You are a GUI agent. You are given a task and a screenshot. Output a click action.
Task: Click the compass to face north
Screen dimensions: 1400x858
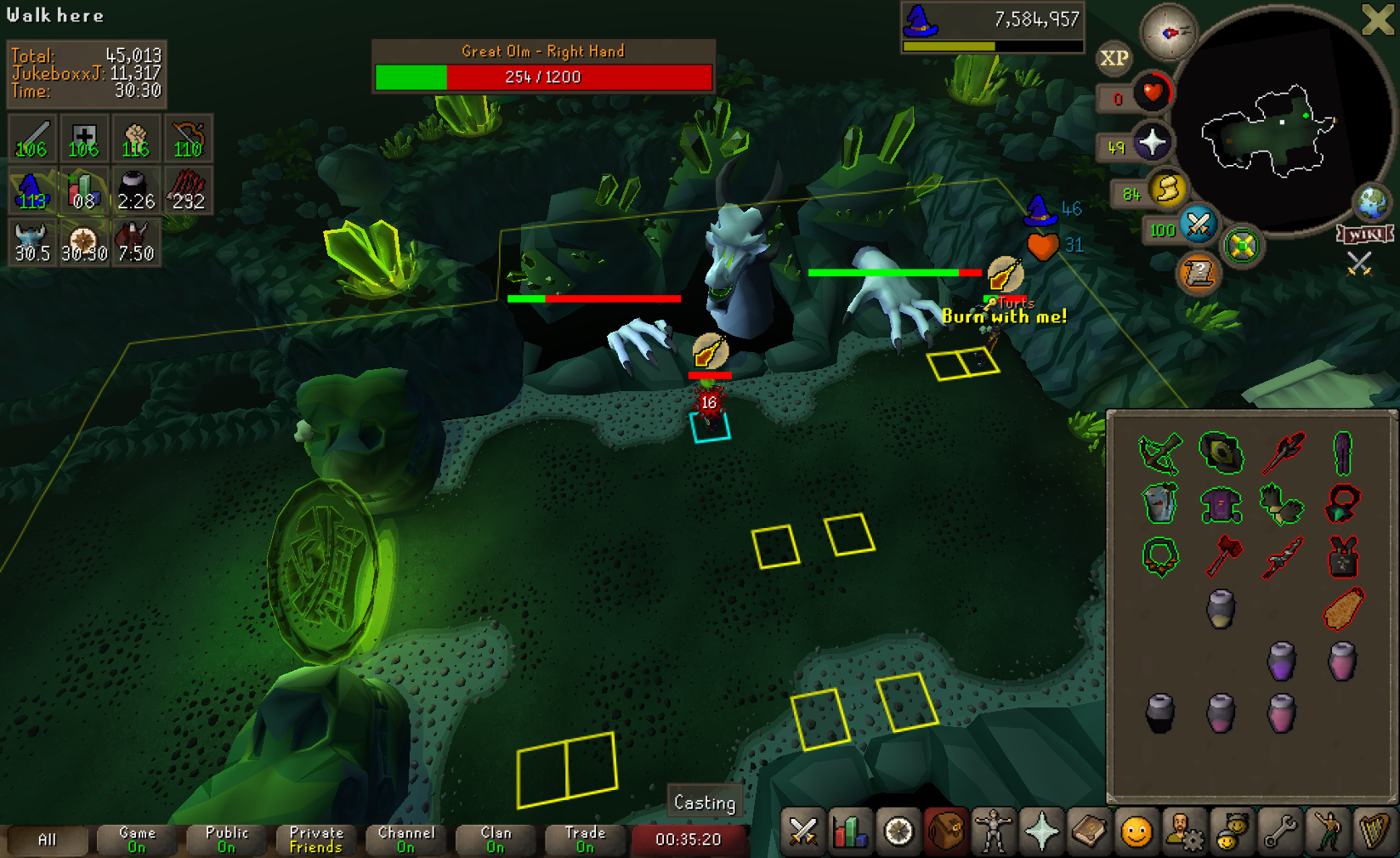1169,32
